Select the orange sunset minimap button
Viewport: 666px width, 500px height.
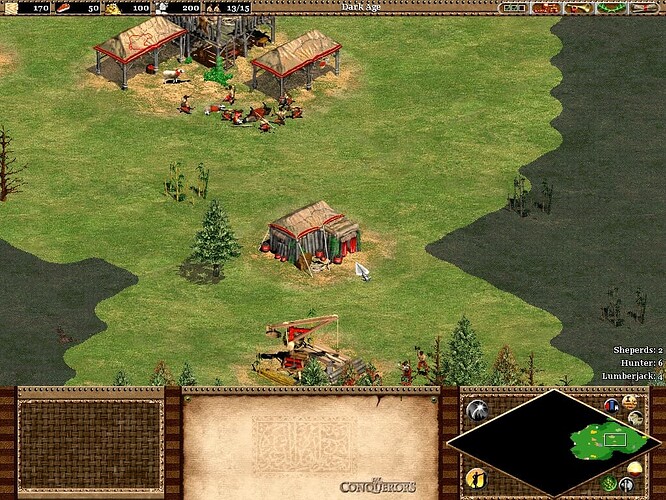click(633, 471)
